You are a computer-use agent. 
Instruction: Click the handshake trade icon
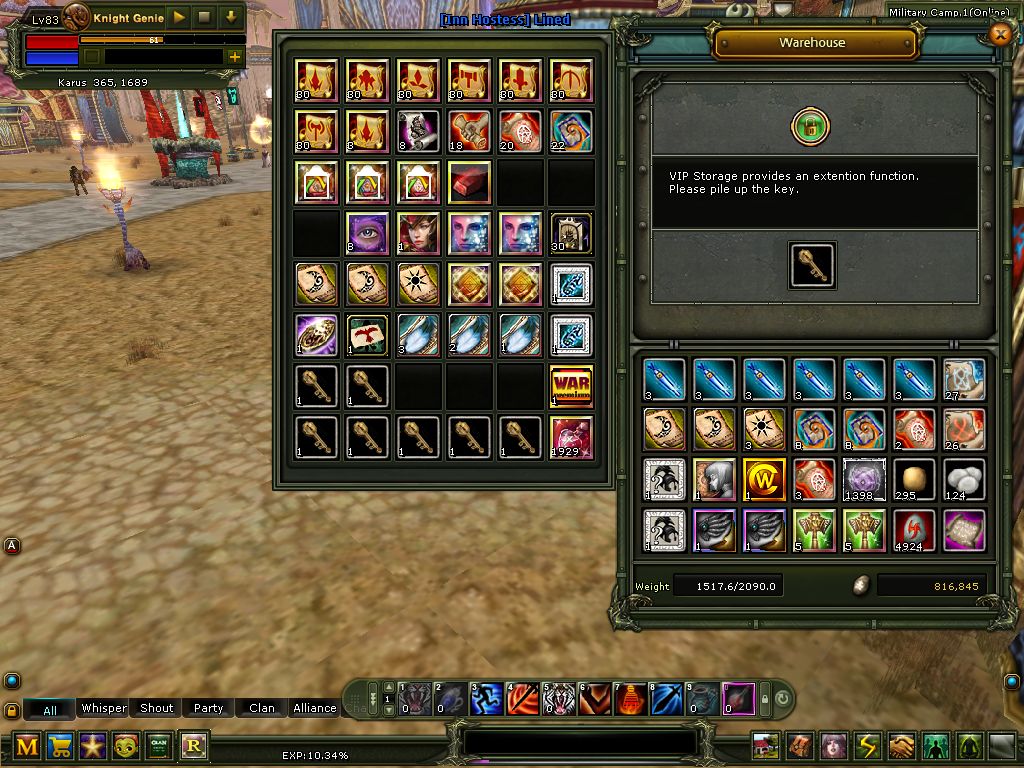[x=902, y=746]
